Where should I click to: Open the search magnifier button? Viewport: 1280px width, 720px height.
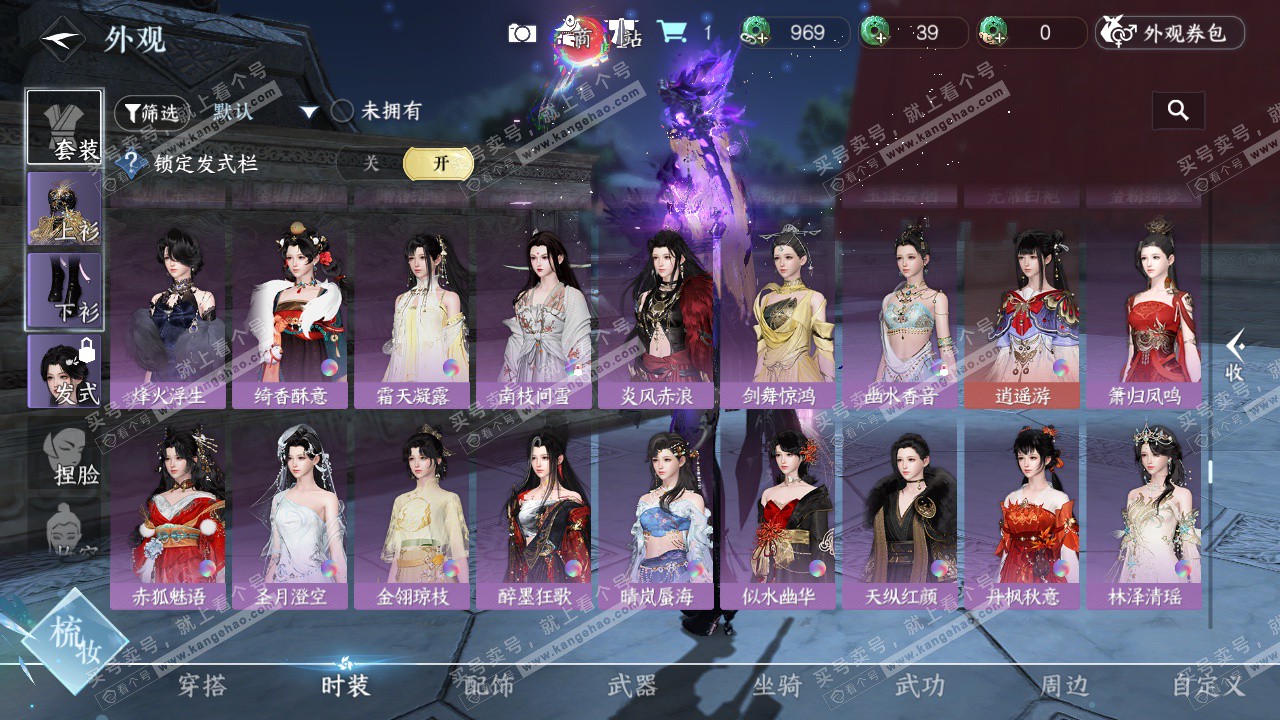(1178, 111)
